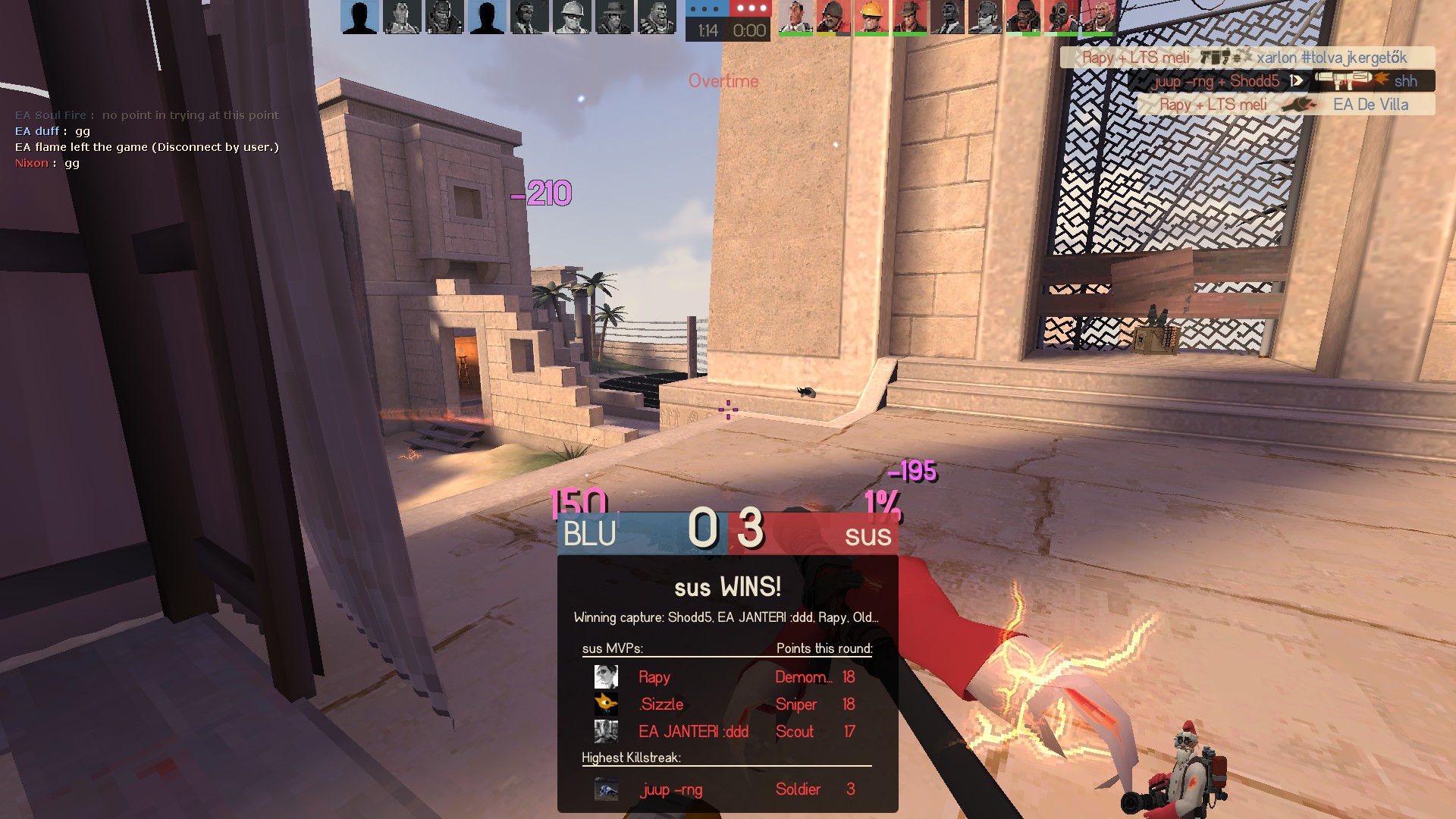
Task: Select the kill feed entry where shh died
Action: pyautogui.click(x=1281, y=81)
